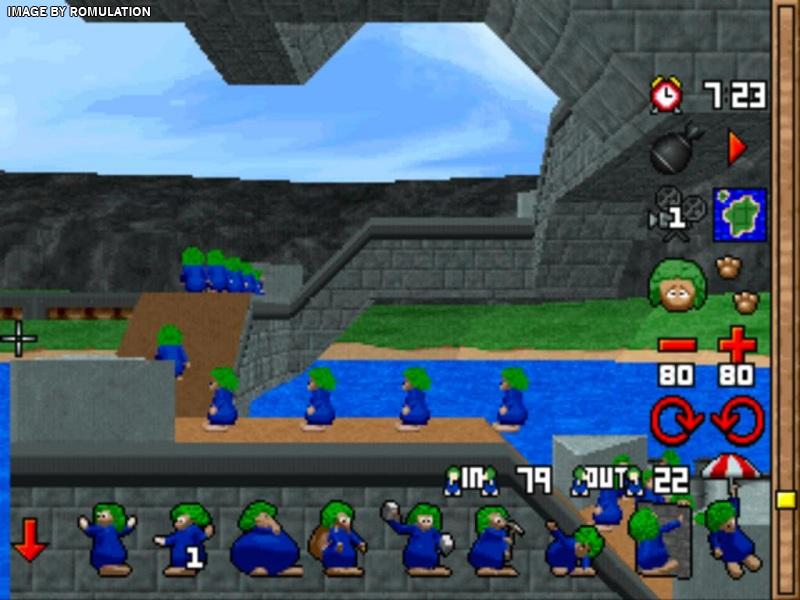Select the bloated bomber lemming skill
The height and width of the screenshot is (600, 800).
coord(264,541)
